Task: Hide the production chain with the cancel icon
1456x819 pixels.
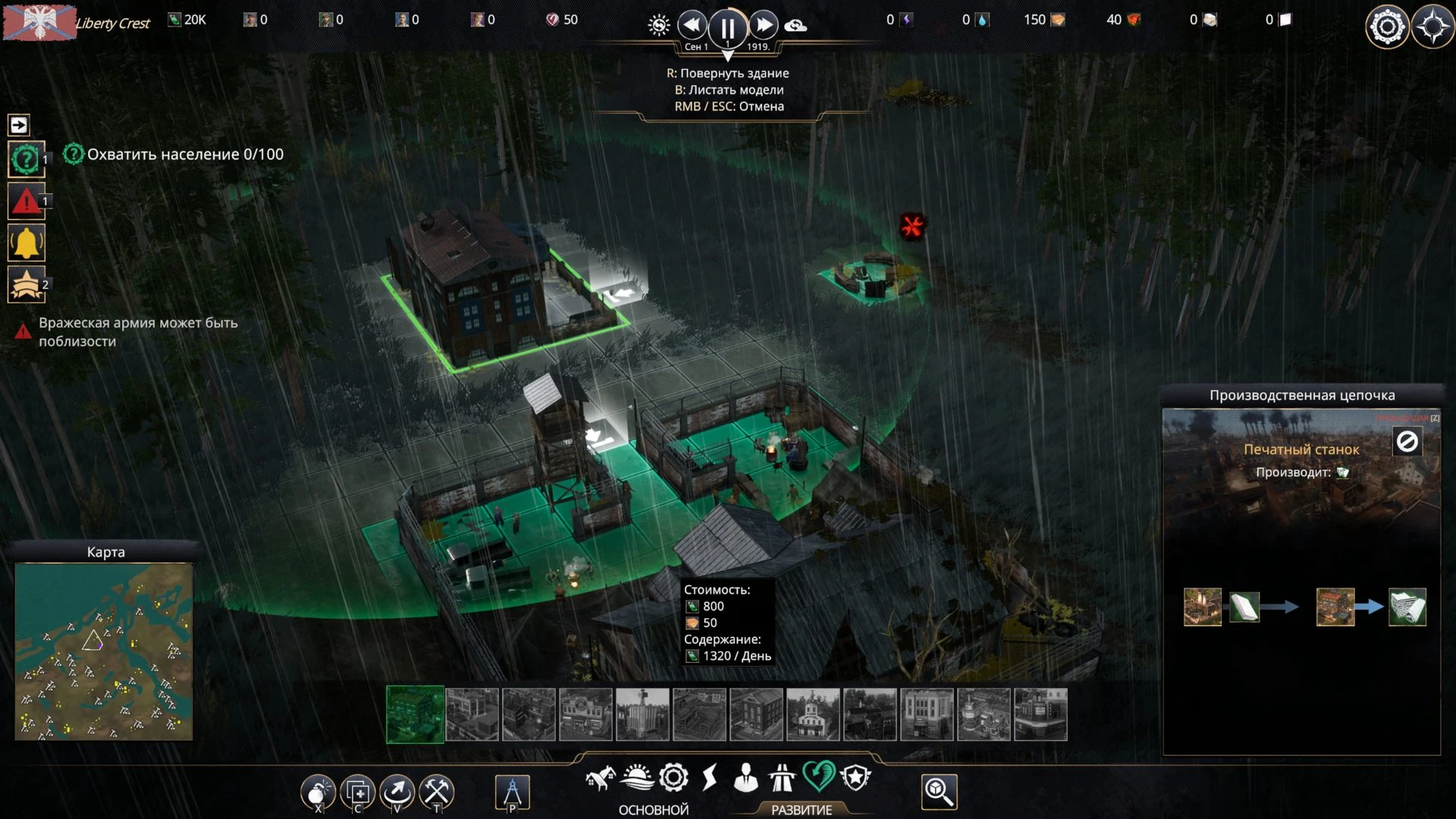Action: (1407, 441)
